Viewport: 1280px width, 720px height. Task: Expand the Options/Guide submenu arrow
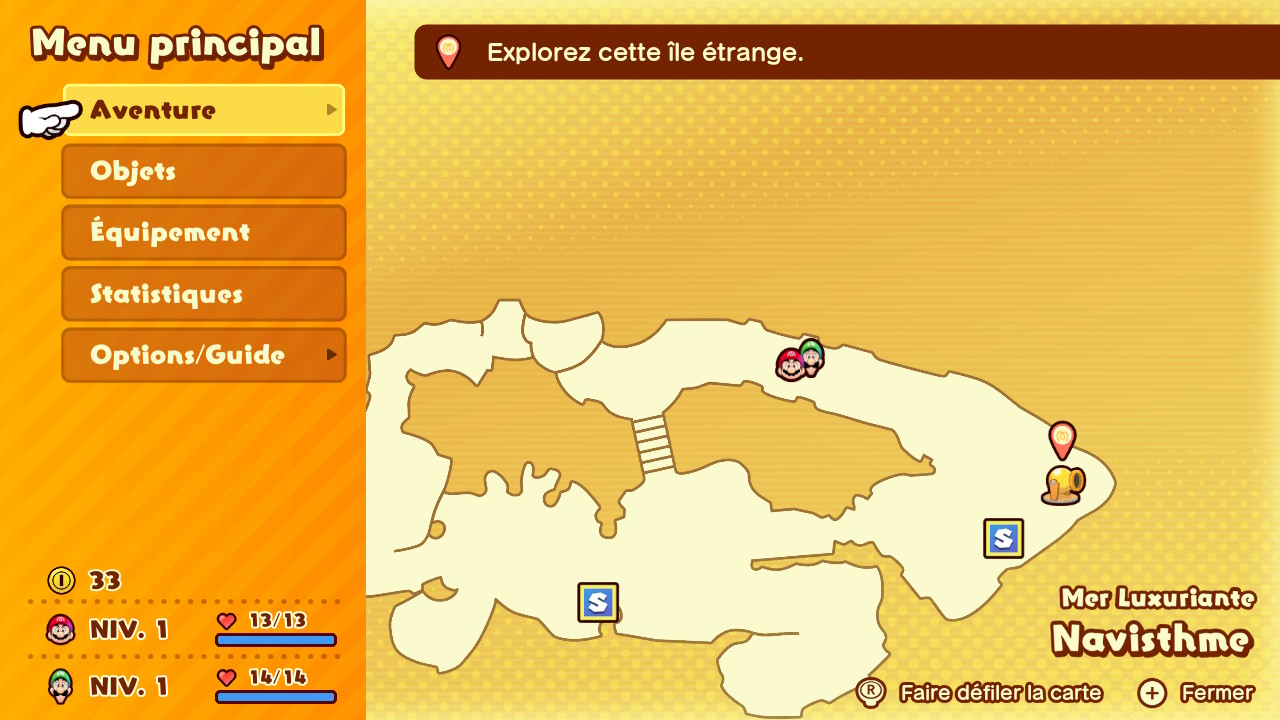332,355
